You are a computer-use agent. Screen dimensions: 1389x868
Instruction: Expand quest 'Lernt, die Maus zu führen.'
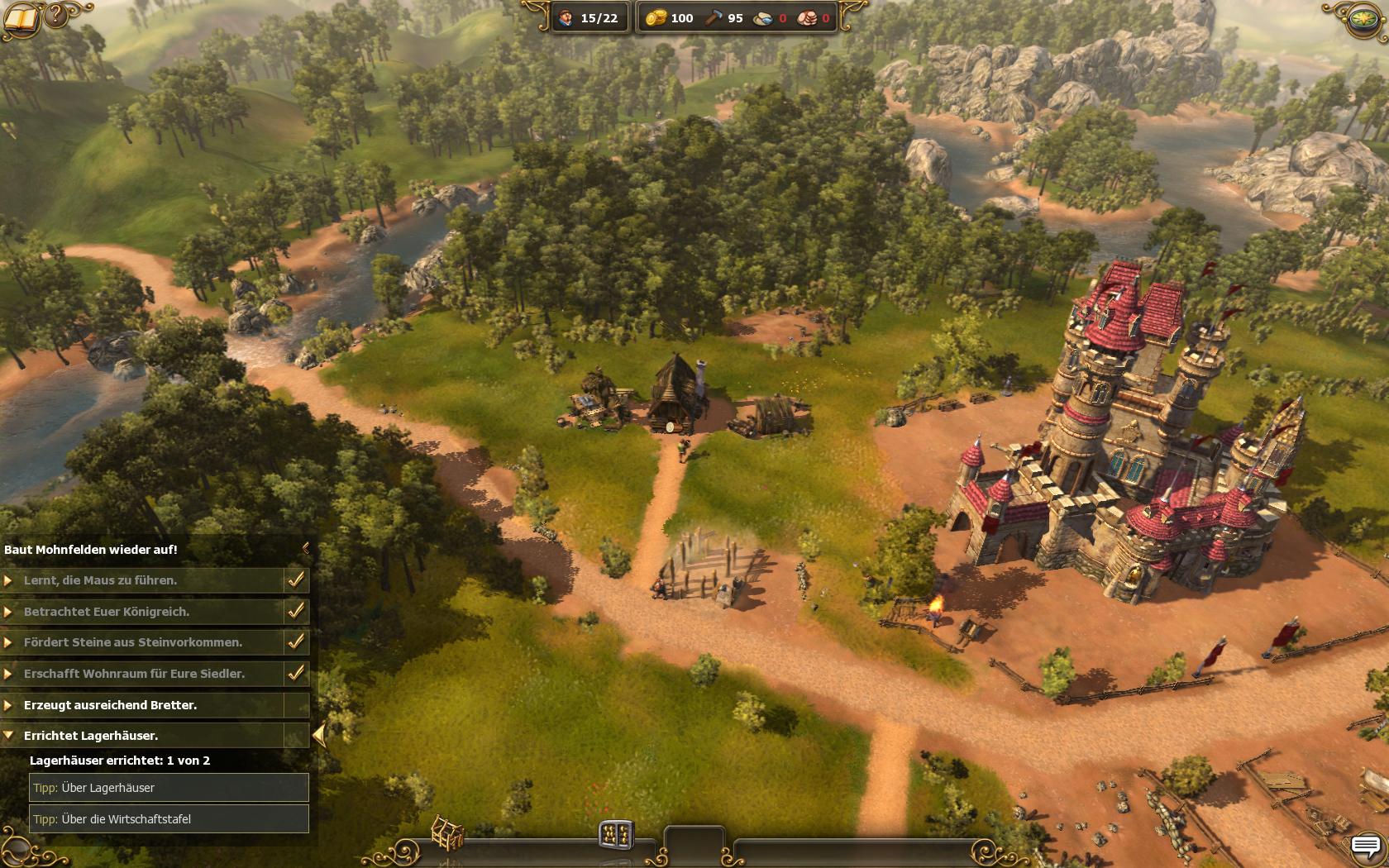(x=9, y=580)
